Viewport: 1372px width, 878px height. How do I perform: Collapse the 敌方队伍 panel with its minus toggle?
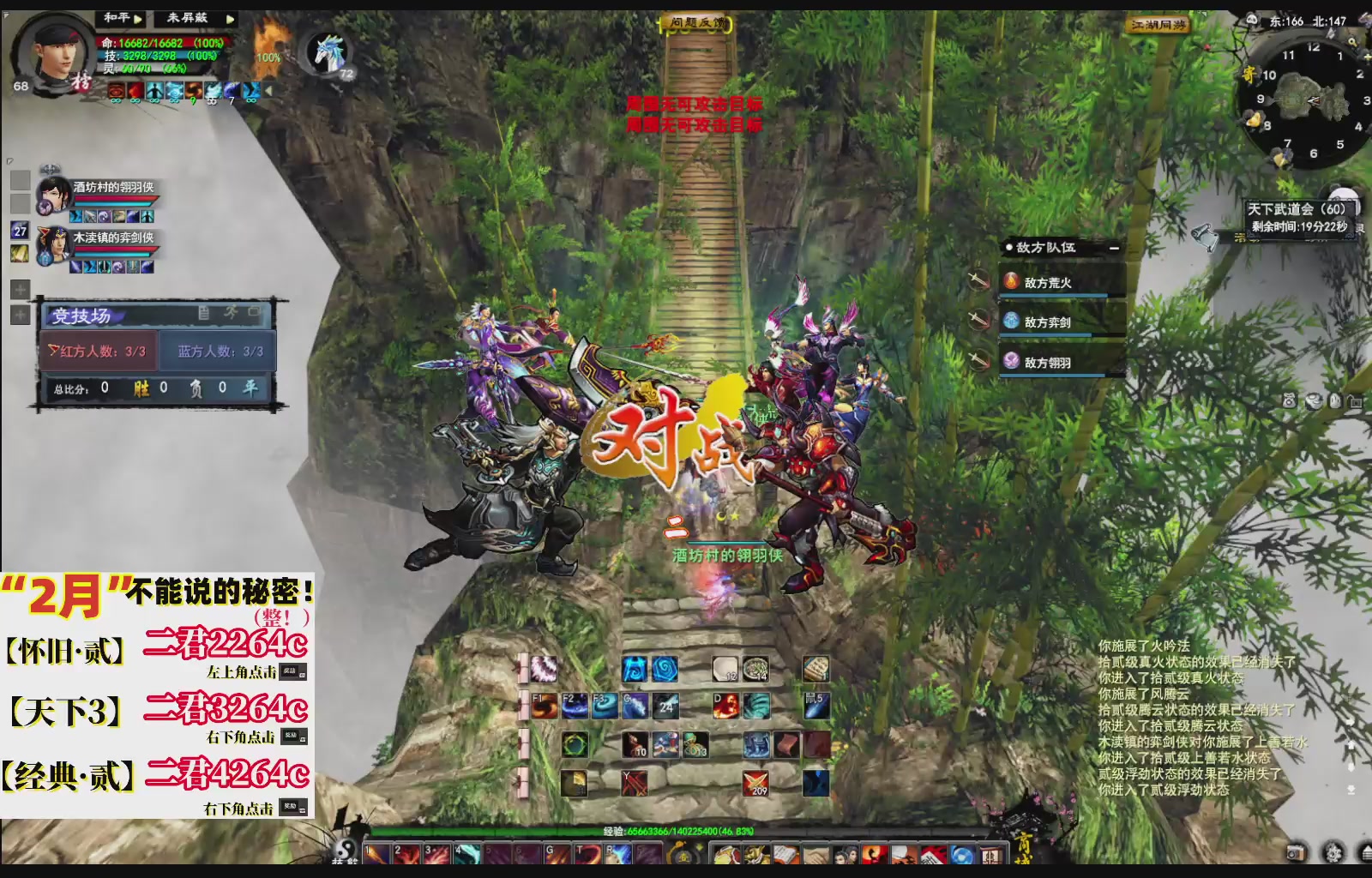point(1114,249)
